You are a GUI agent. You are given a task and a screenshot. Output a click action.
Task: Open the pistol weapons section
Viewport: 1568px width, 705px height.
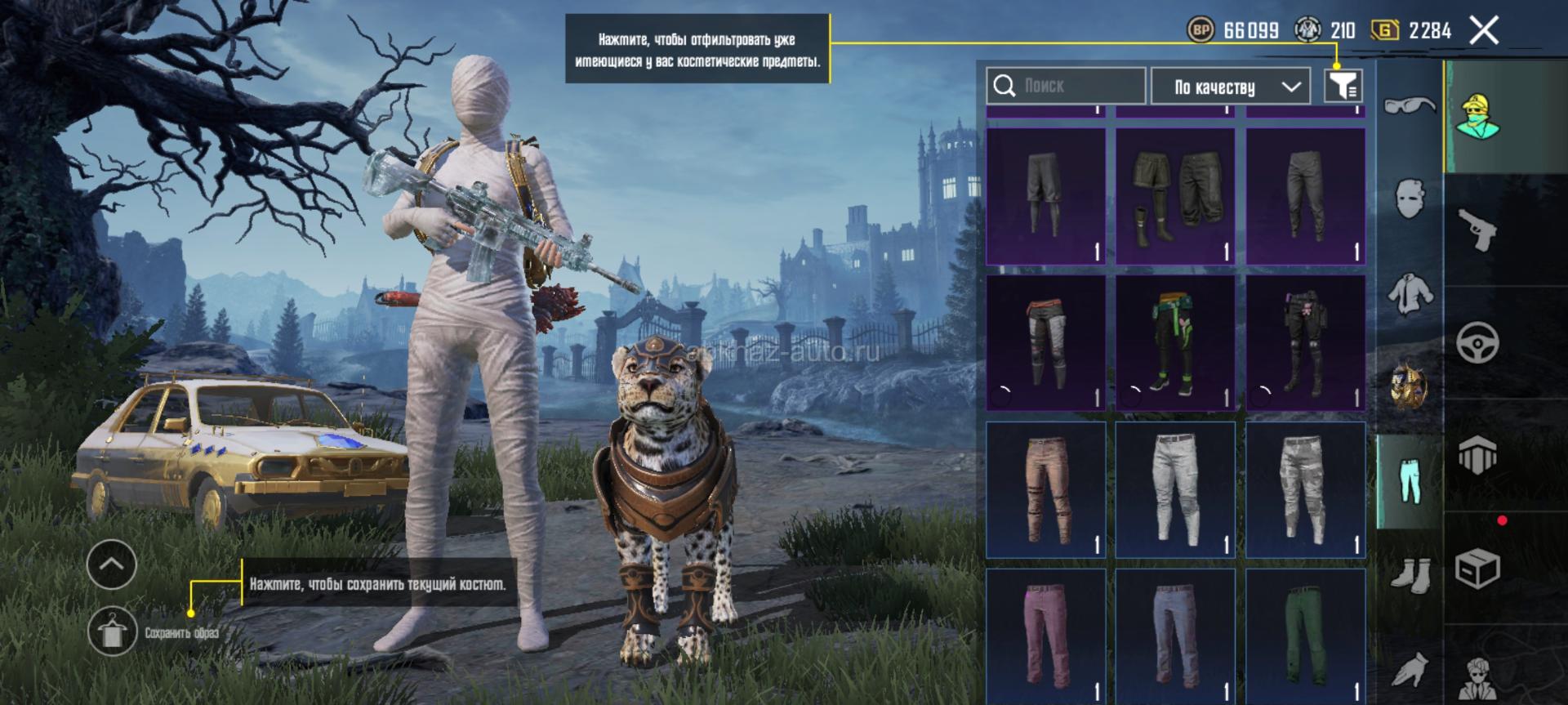pyautogui.click(x=1477, y=230)
